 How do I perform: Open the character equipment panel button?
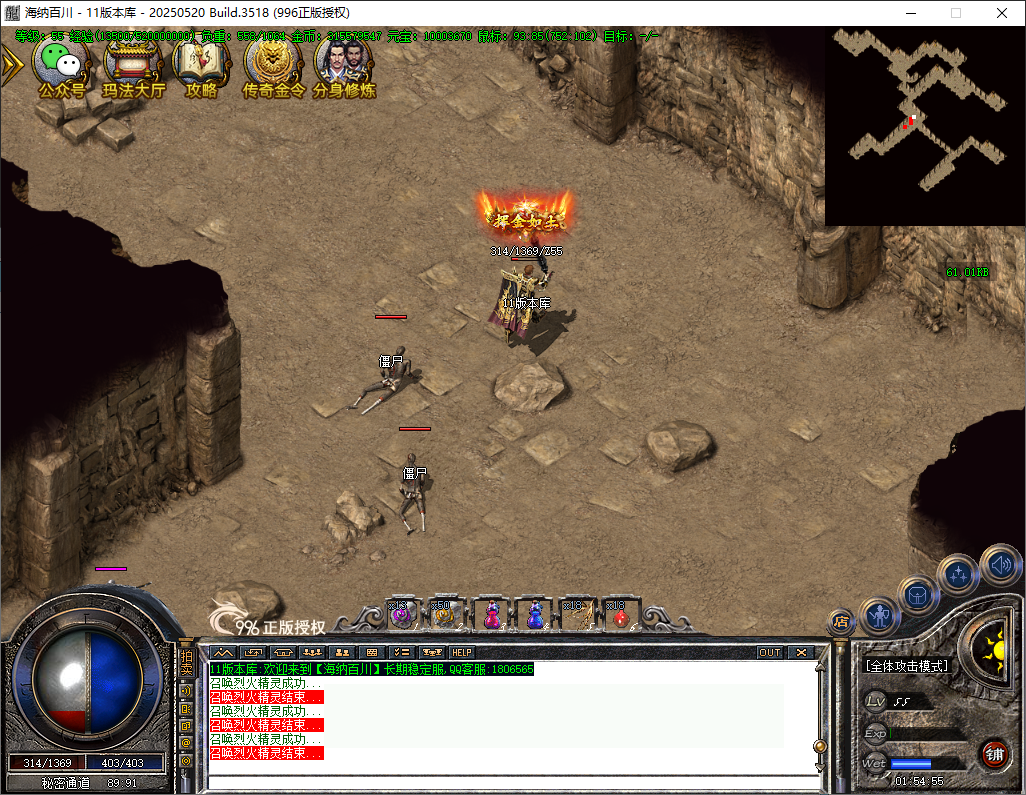click(879, 616)
